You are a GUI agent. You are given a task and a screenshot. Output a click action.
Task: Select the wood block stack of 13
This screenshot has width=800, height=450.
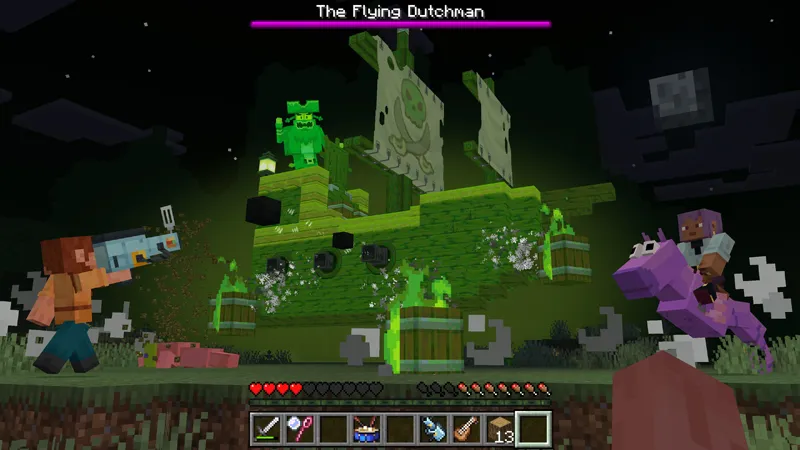tap(500, 429)
